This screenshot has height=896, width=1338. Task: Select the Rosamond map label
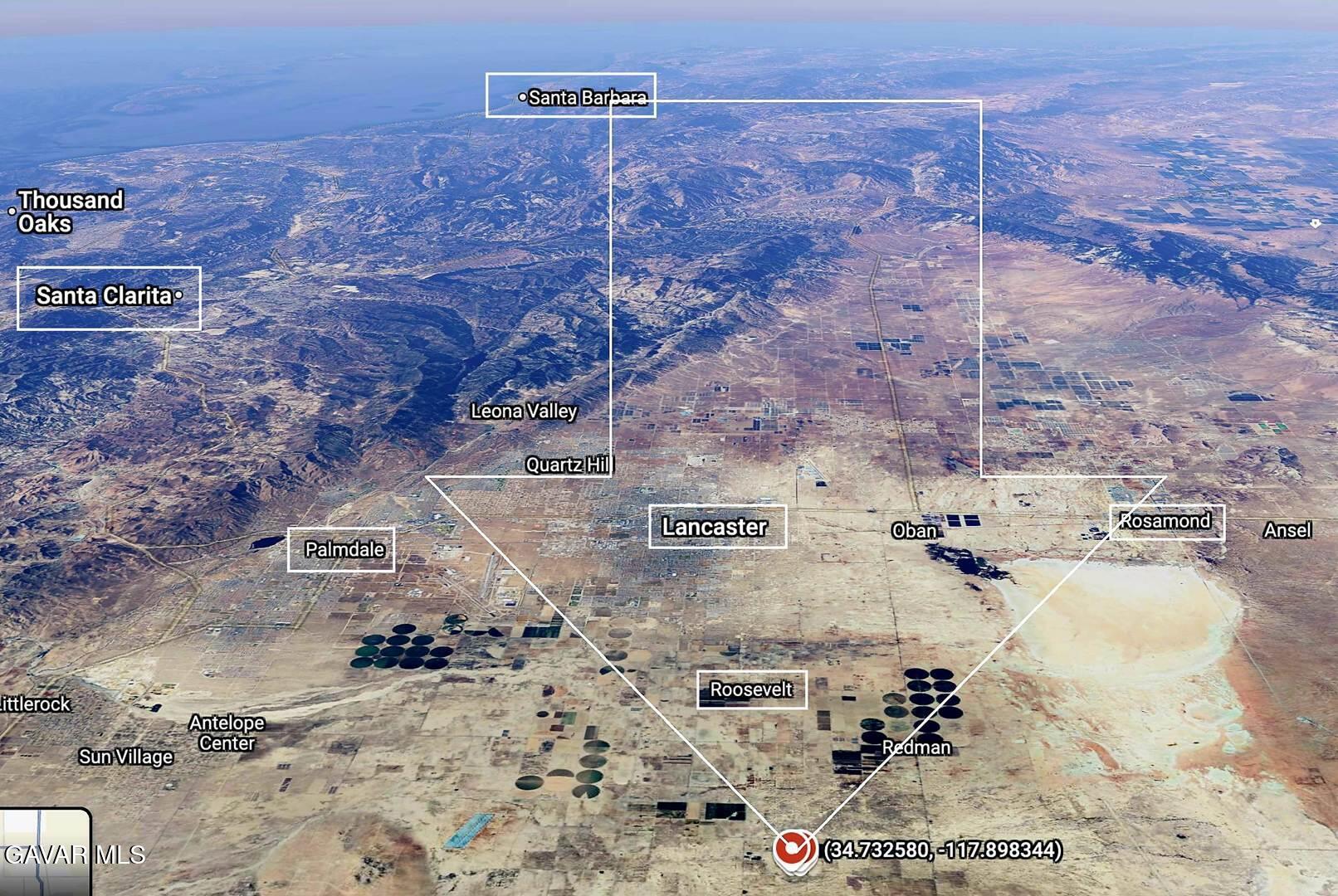[x=1165, y=521]
